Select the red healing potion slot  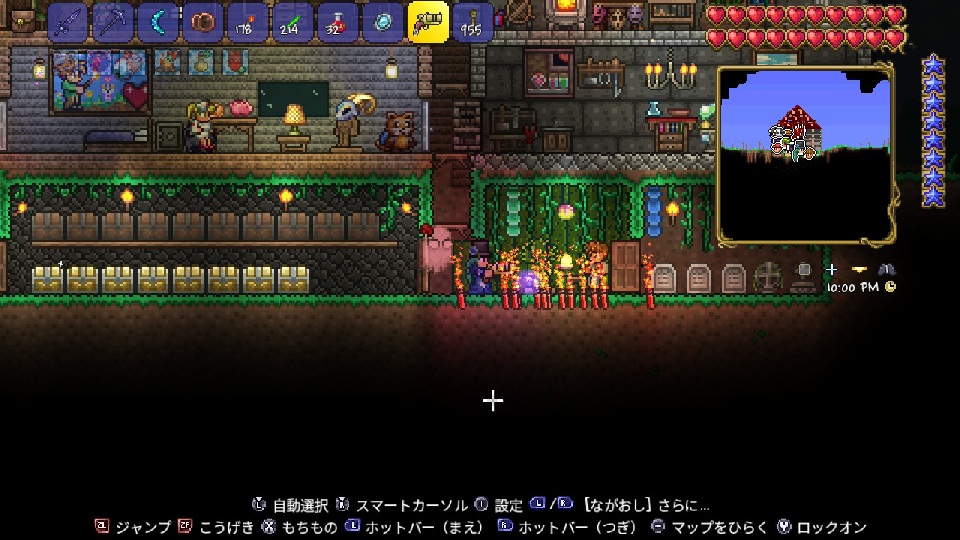(x=337, y=22)
